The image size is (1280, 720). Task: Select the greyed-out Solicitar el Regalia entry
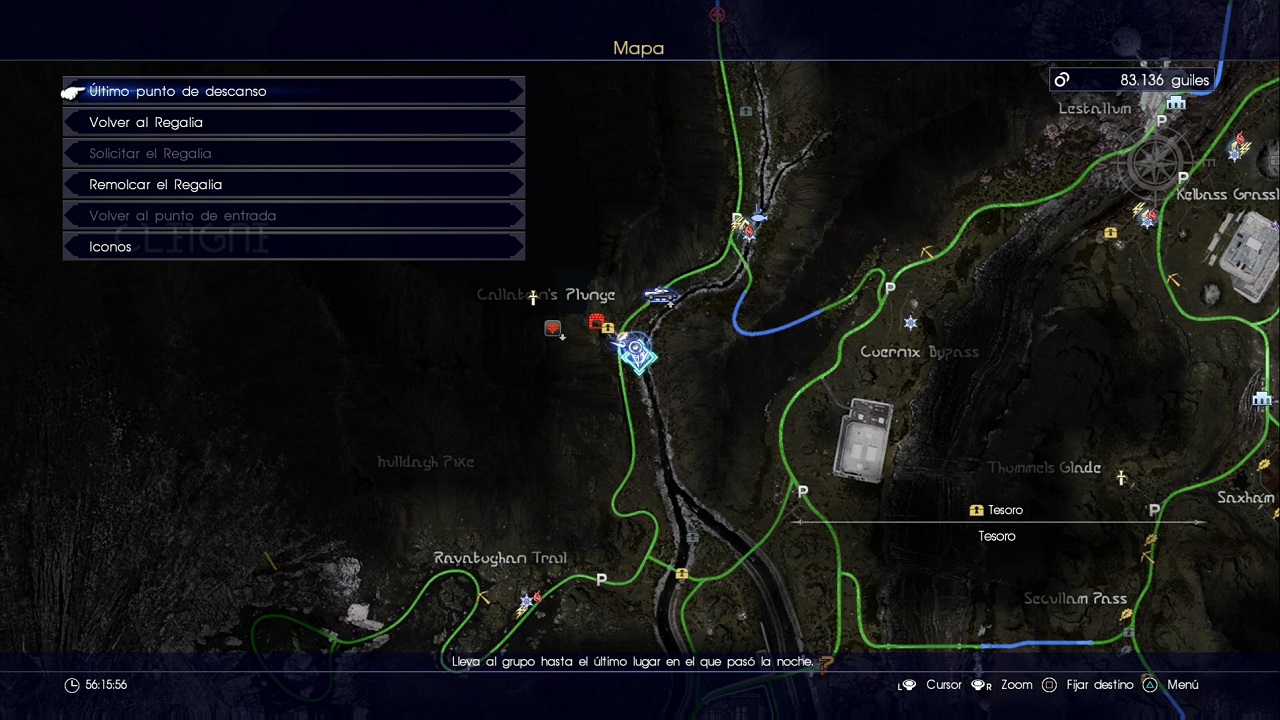tap(150, 153)
